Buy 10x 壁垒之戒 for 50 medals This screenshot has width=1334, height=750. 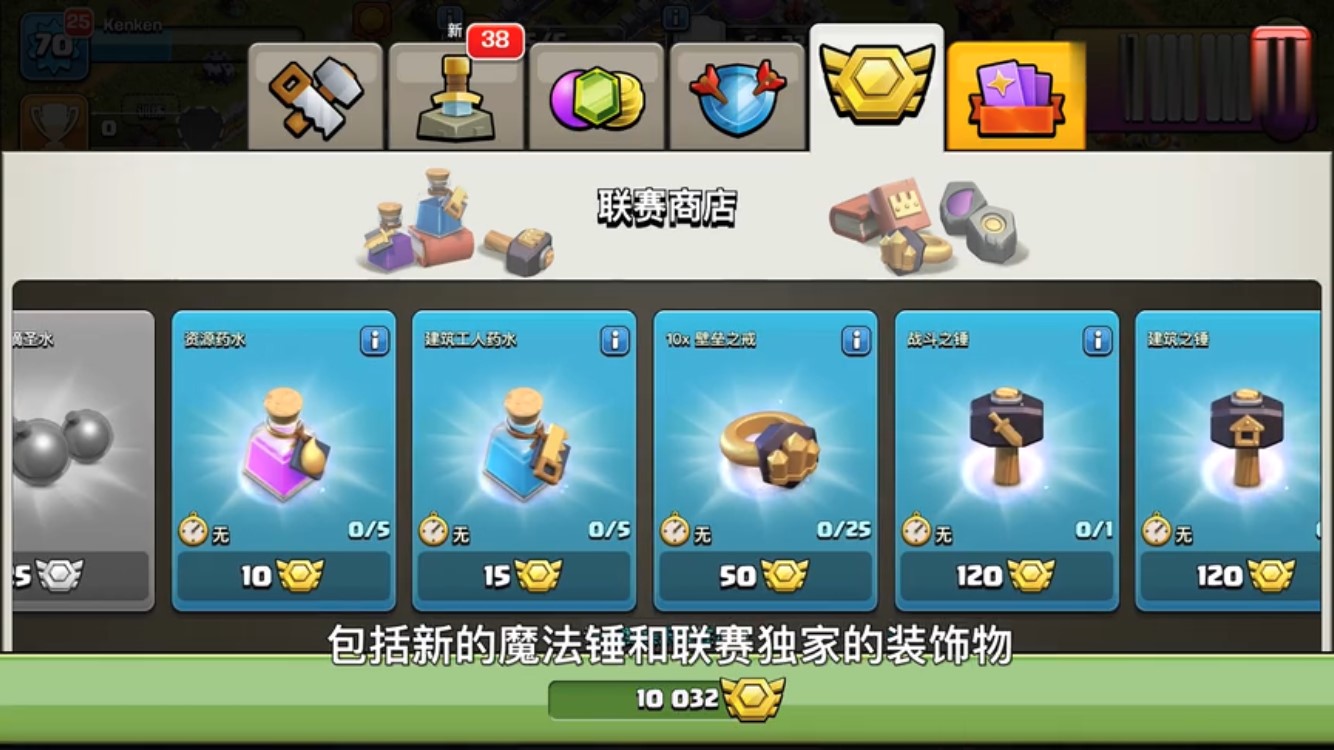[x=765, y=577]
